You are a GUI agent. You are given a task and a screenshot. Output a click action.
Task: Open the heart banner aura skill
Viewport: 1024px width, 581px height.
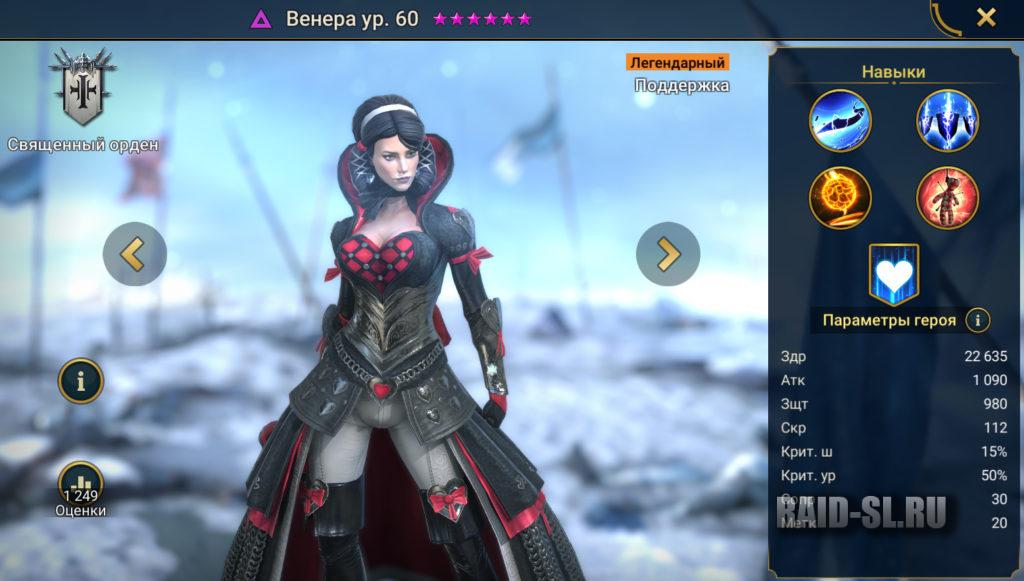[x=893, y=274]
